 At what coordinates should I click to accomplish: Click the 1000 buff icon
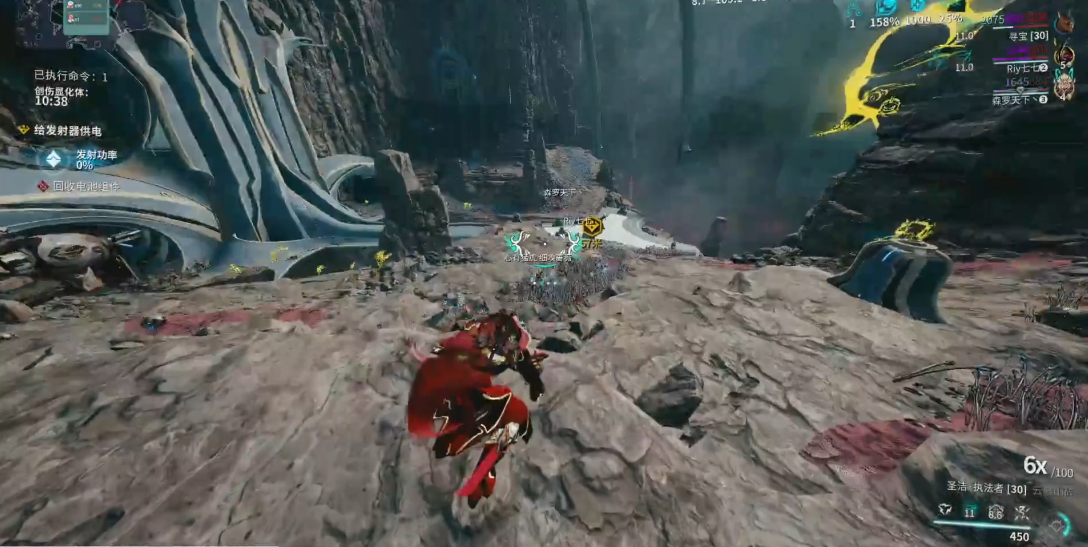click(x=917, y=6)
